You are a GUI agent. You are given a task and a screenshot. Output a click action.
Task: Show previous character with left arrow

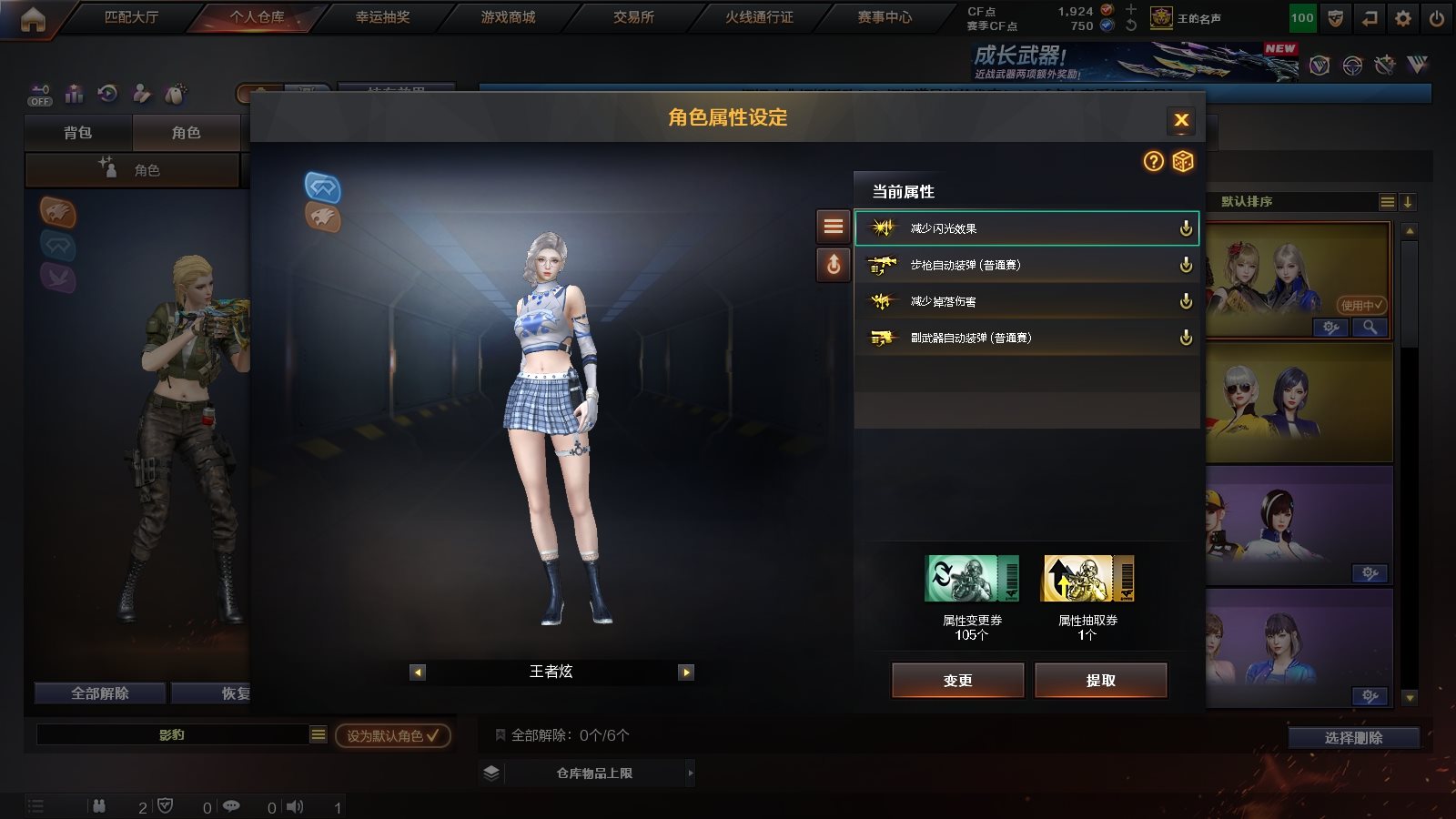(418, 672)
